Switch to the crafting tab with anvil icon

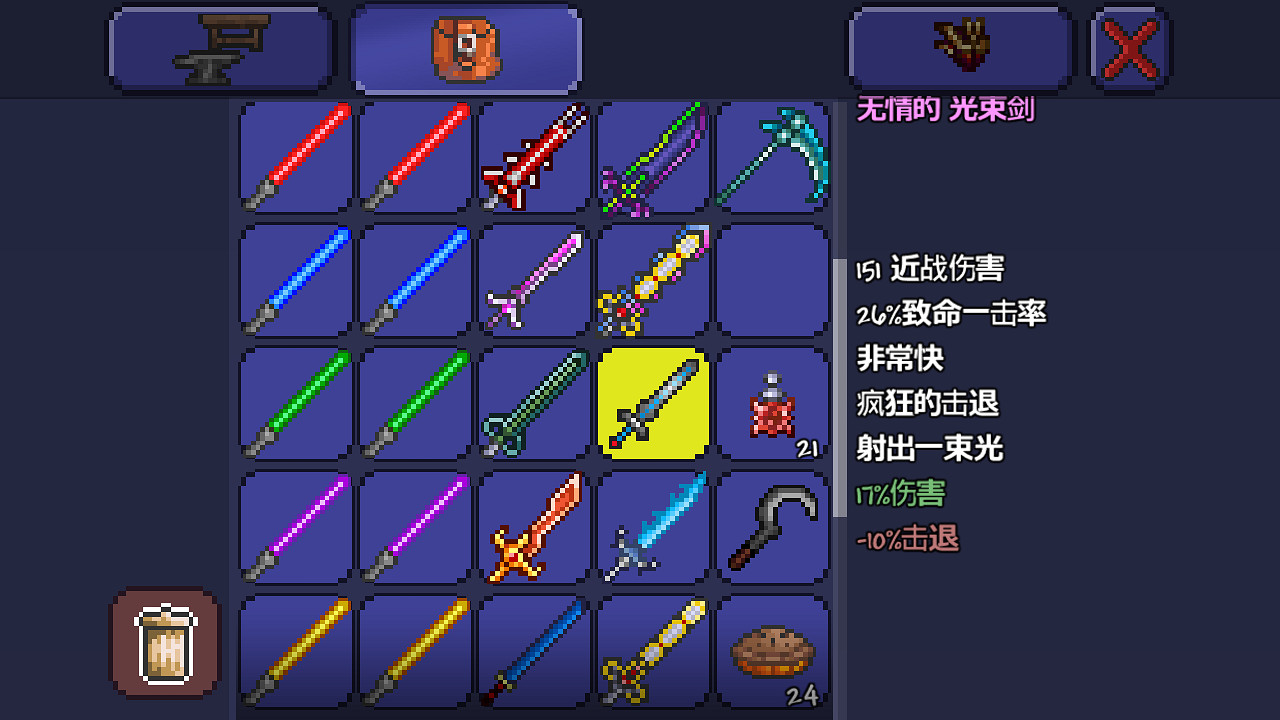(220, 47)
